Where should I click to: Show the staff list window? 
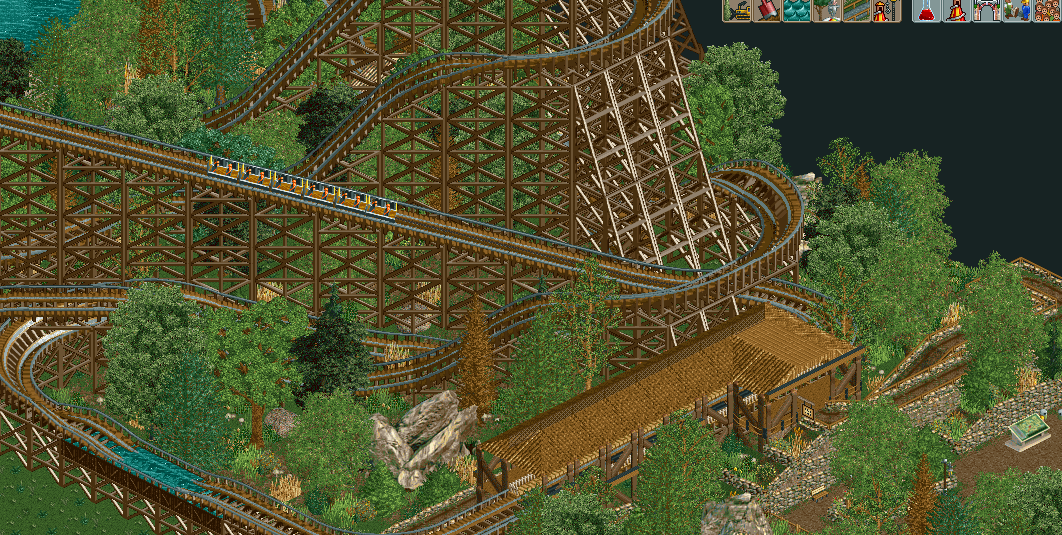(x=1017, y=11)
